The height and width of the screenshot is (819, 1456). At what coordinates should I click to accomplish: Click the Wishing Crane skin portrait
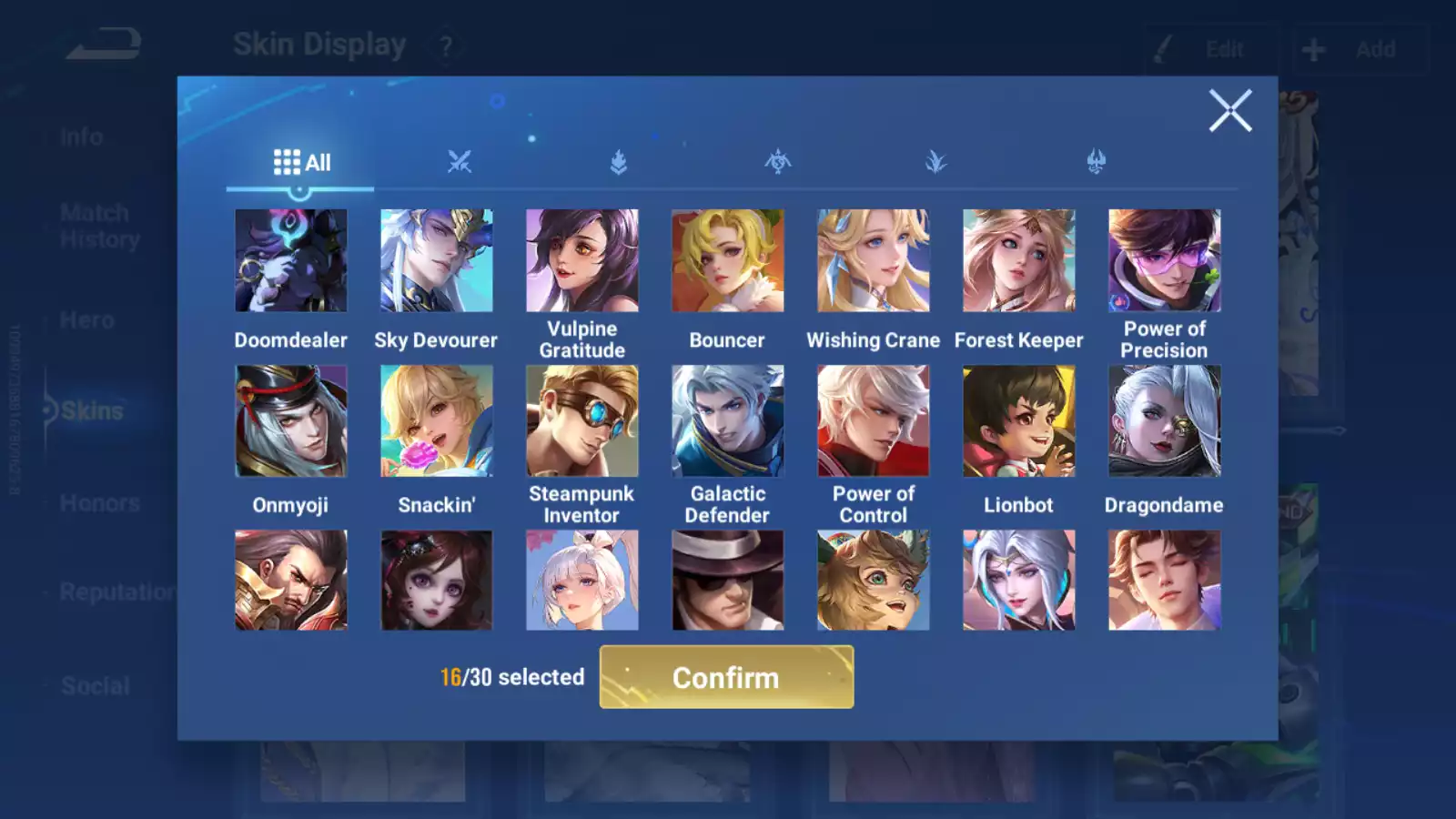click(873, 259)
